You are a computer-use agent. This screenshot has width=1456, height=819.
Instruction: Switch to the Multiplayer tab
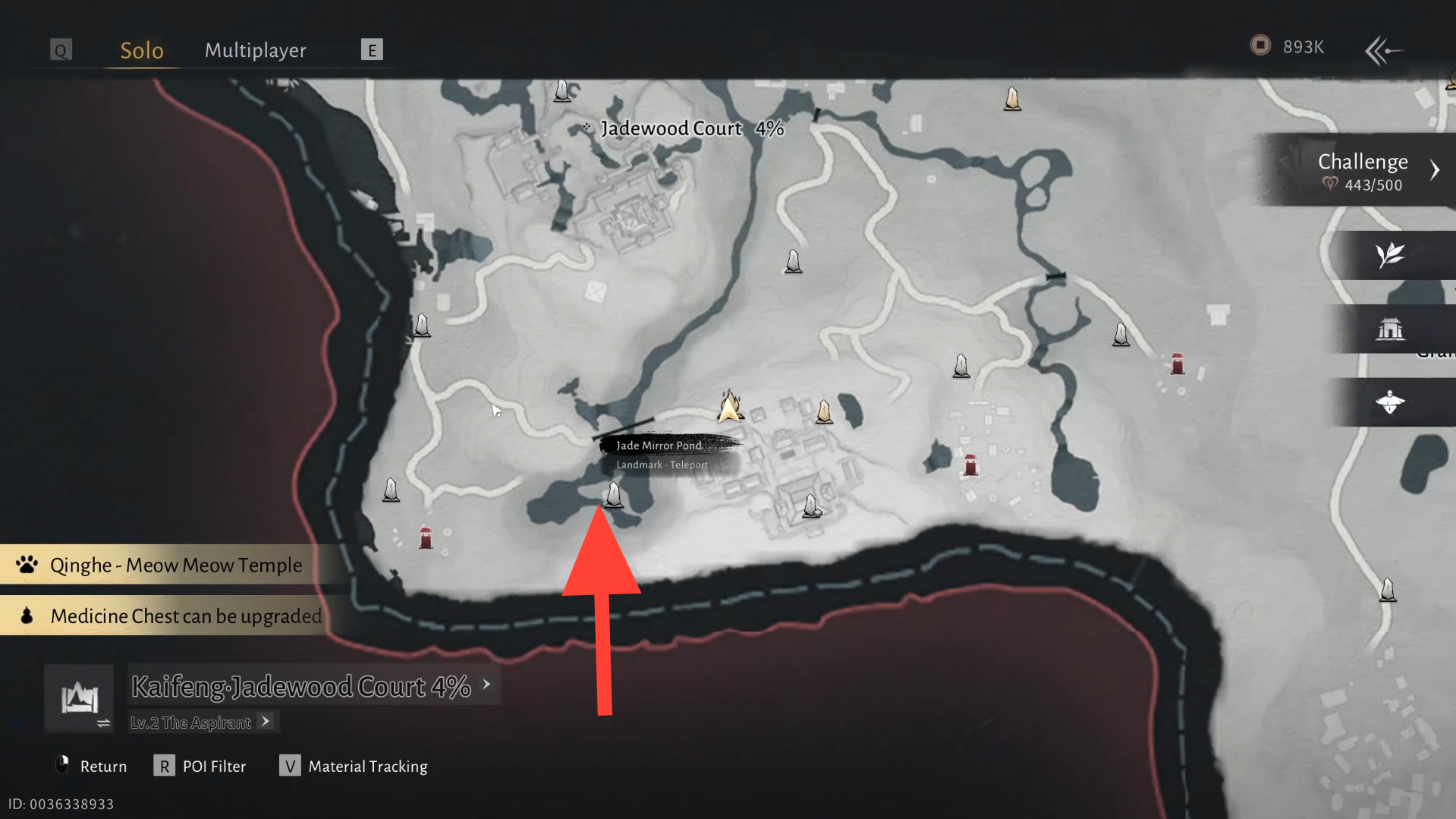(x=255, y=50)
